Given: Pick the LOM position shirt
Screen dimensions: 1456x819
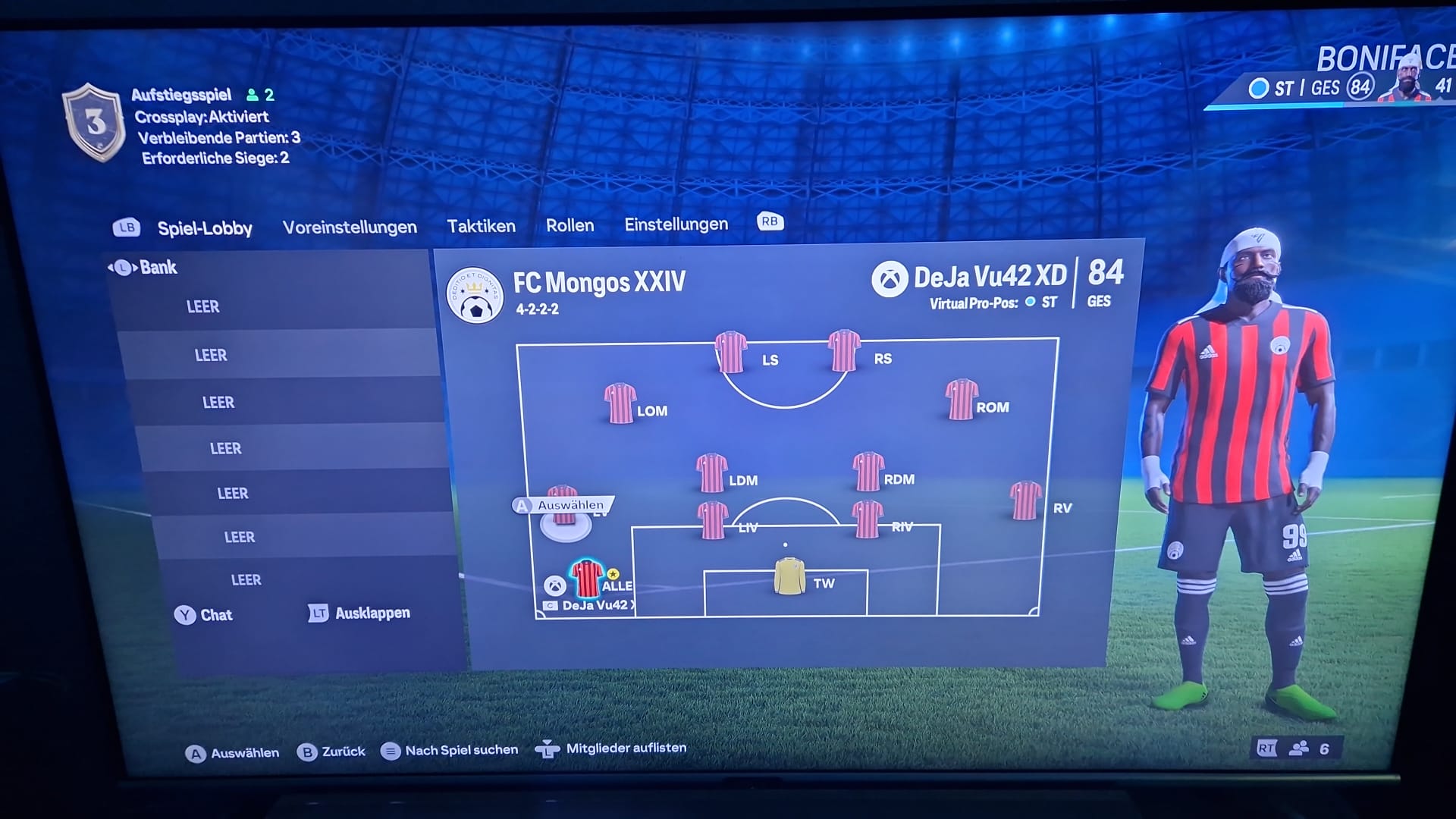Looking at the screenshot, I should pos(620,403).
